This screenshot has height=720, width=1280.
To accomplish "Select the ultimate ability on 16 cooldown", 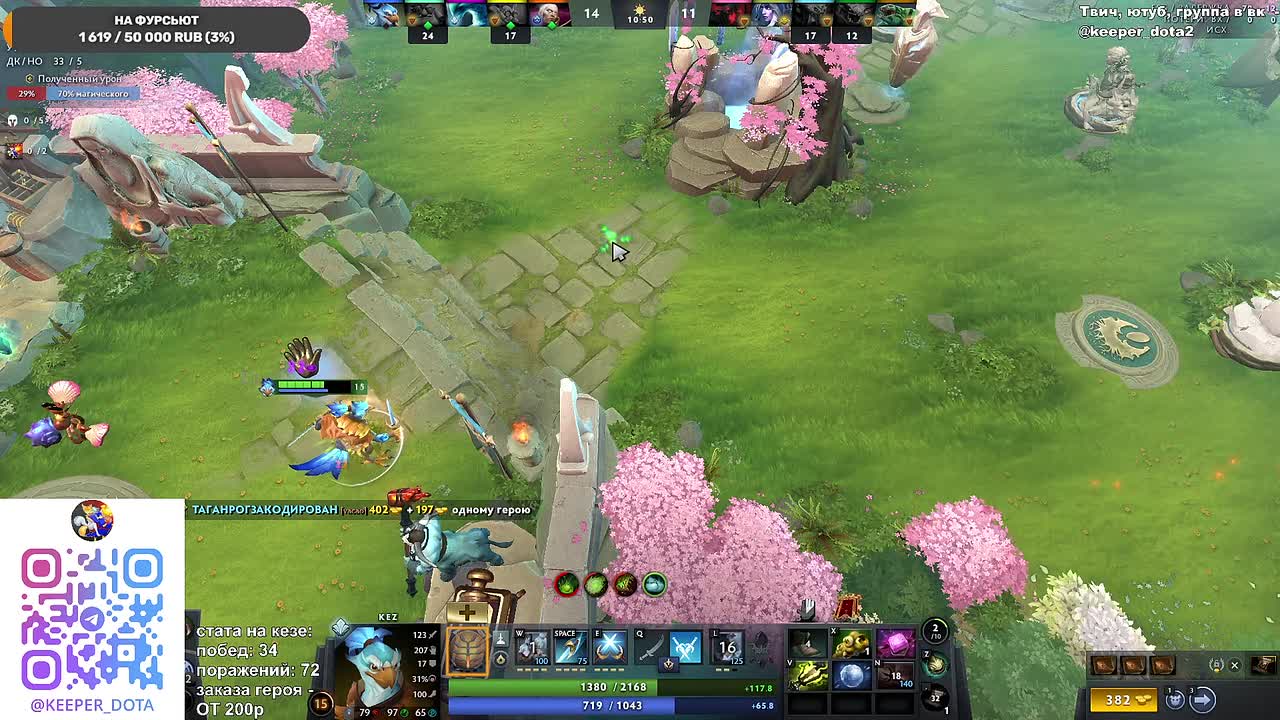I will click(727, 648).
